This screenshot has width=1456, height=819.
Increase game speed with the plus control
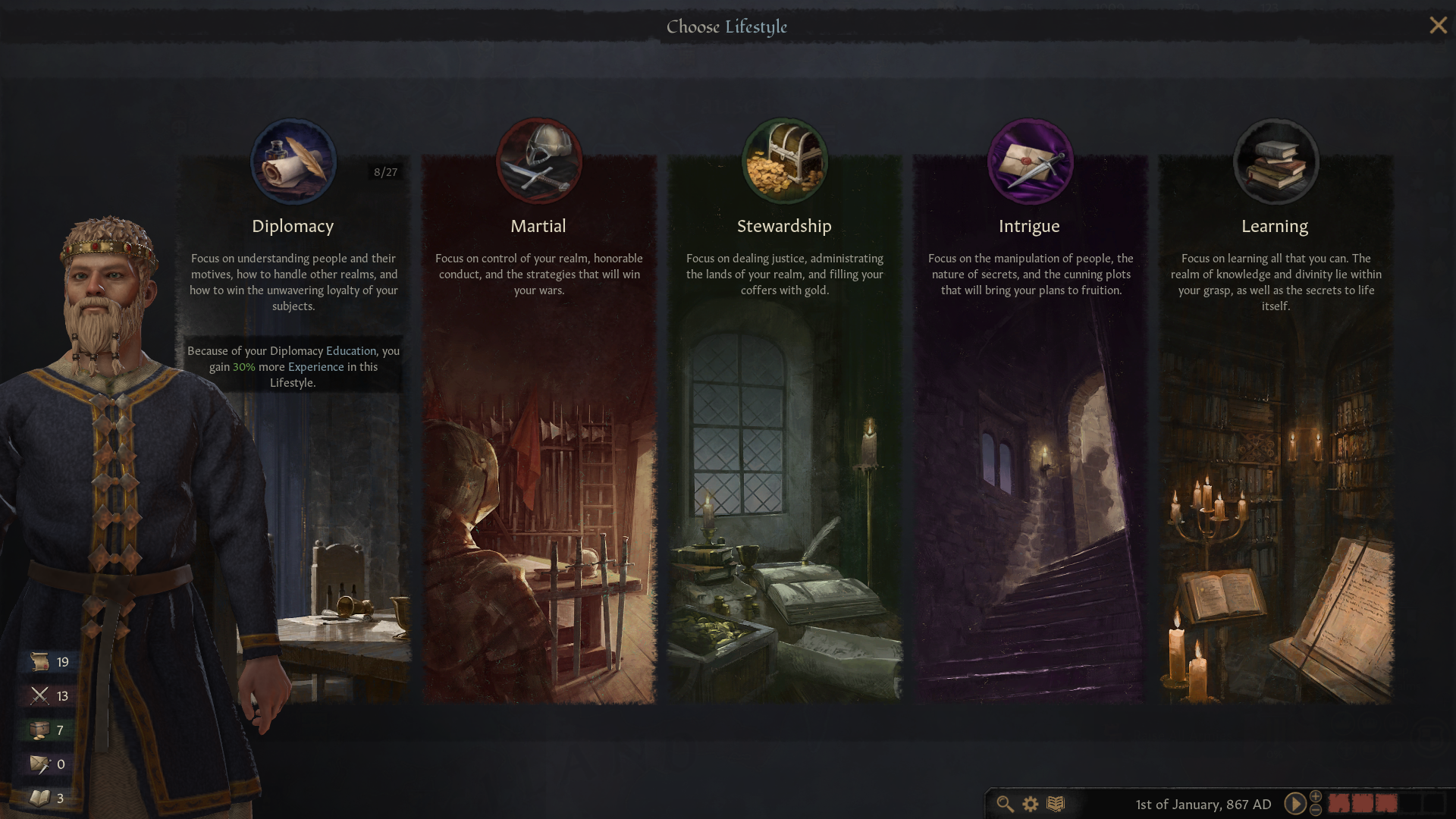coord(1315,798)
